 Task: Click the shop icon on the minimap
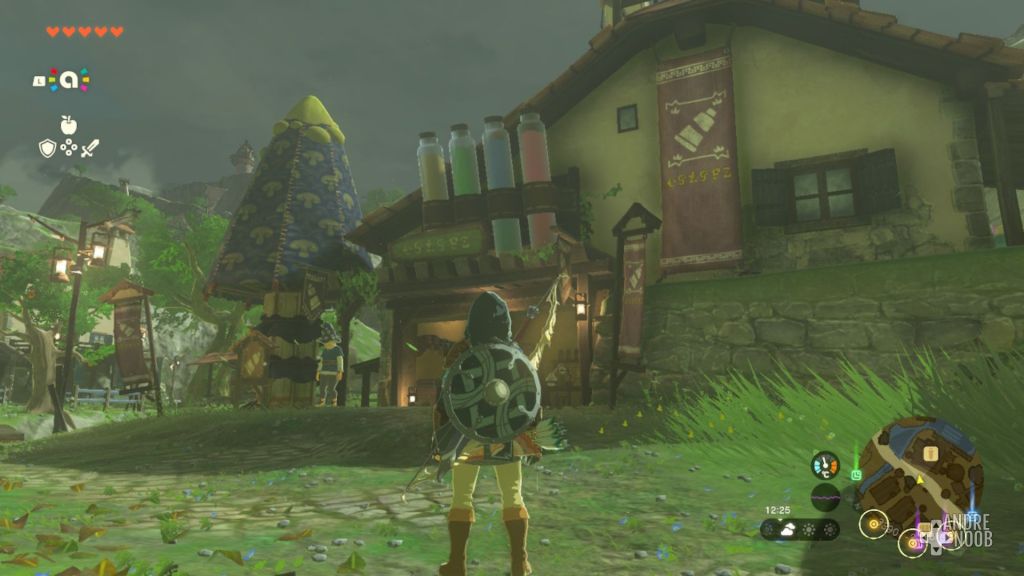pos(931,454)
